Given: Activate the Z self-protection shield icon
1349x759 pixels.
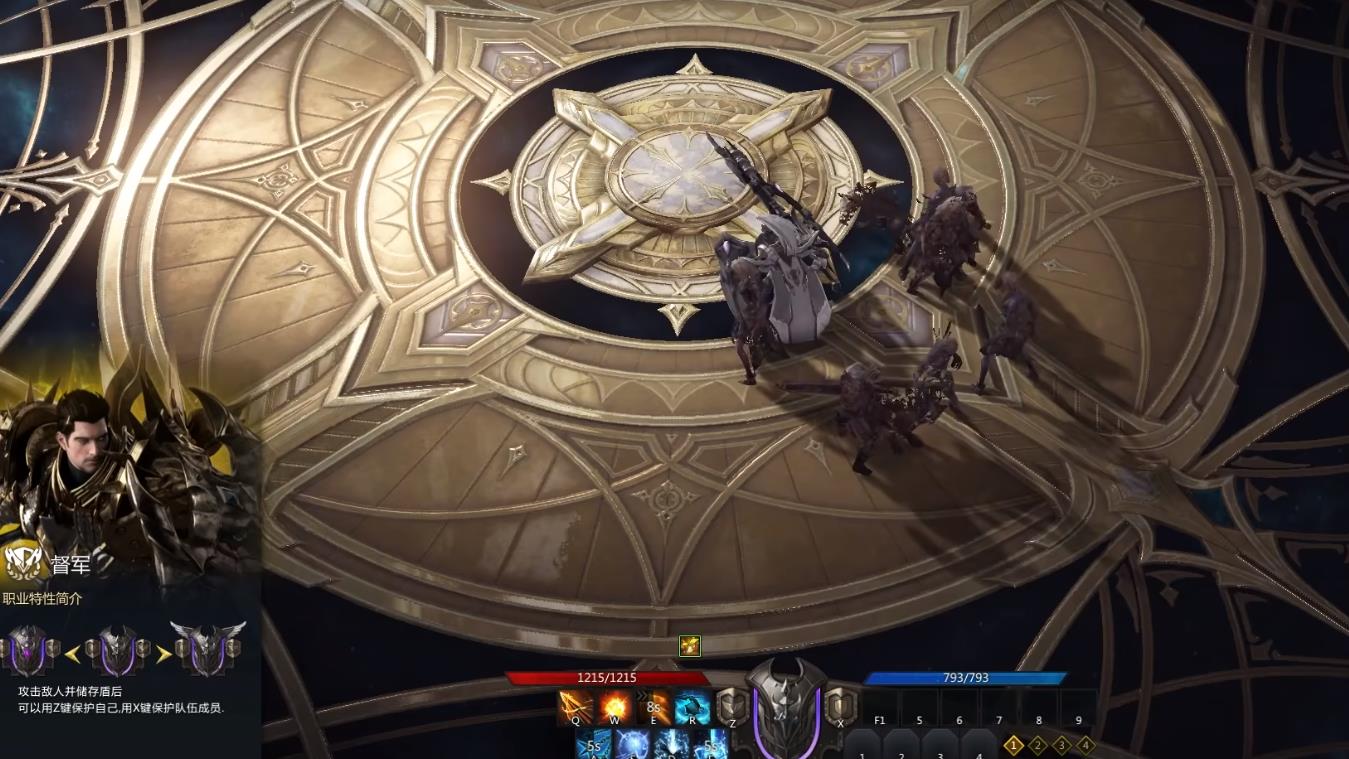Looking at the screenshot, I should 732,707.
